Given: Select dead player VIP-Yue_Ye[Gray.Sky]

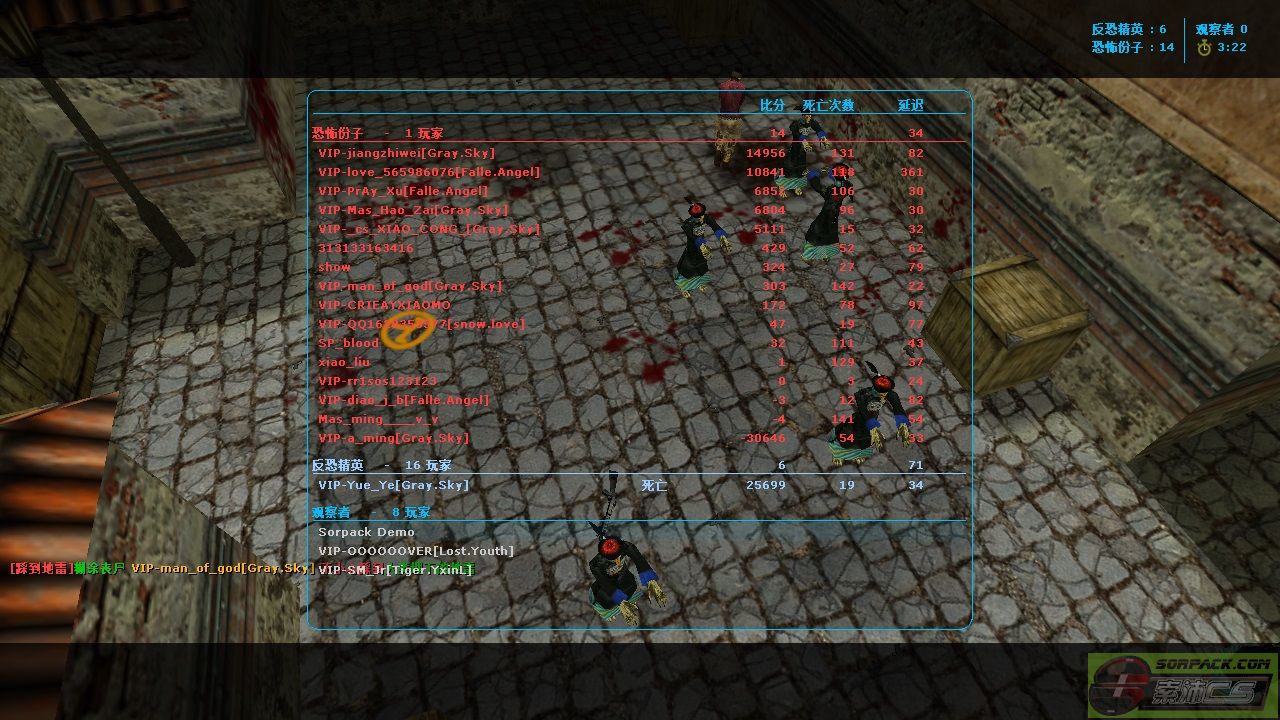Looking at the screenshot, I should pyautogui.click(x=393, y=485).
